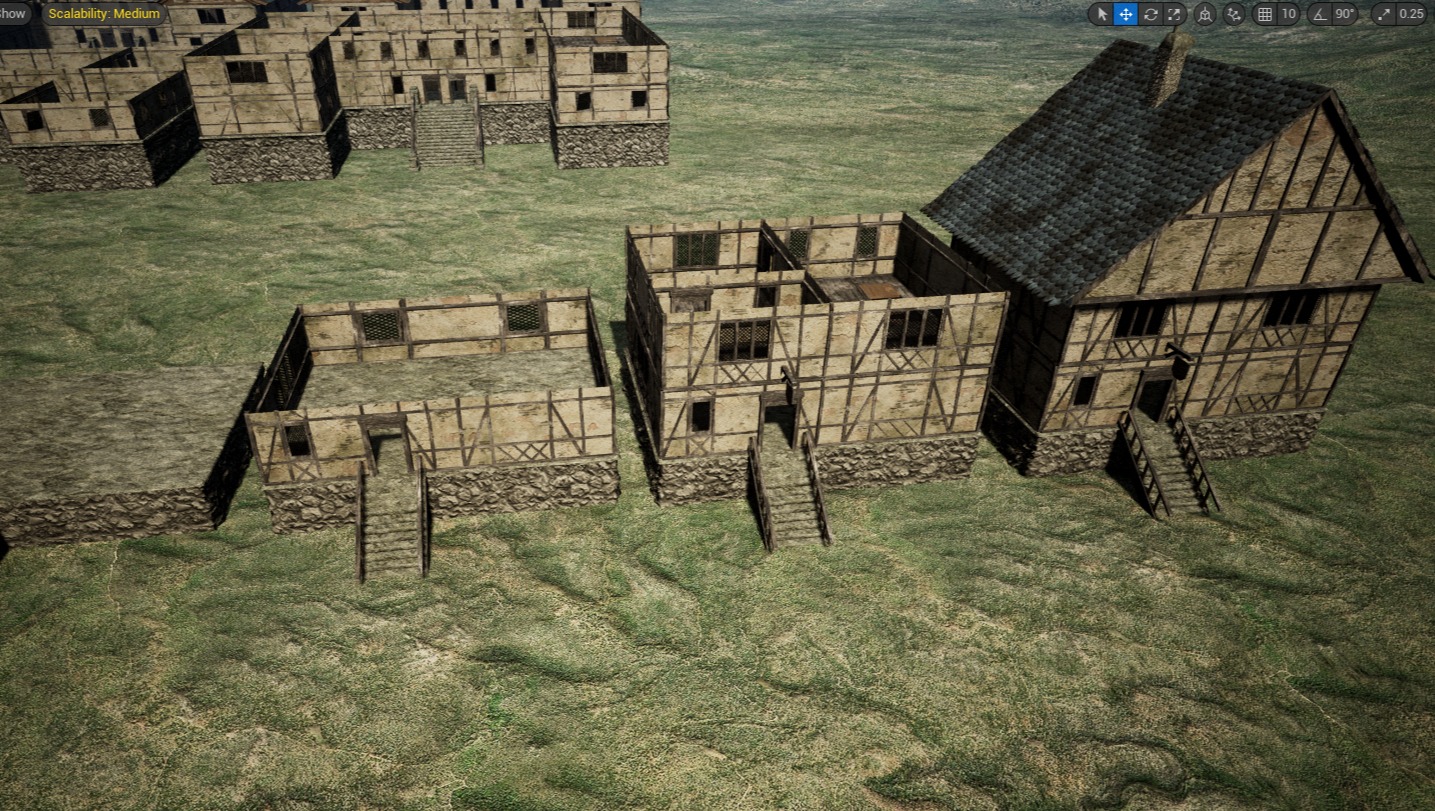This screenshot has height=811, width=1435.
Task: Switch to the rotate tool
Action: coord(1151,14)
